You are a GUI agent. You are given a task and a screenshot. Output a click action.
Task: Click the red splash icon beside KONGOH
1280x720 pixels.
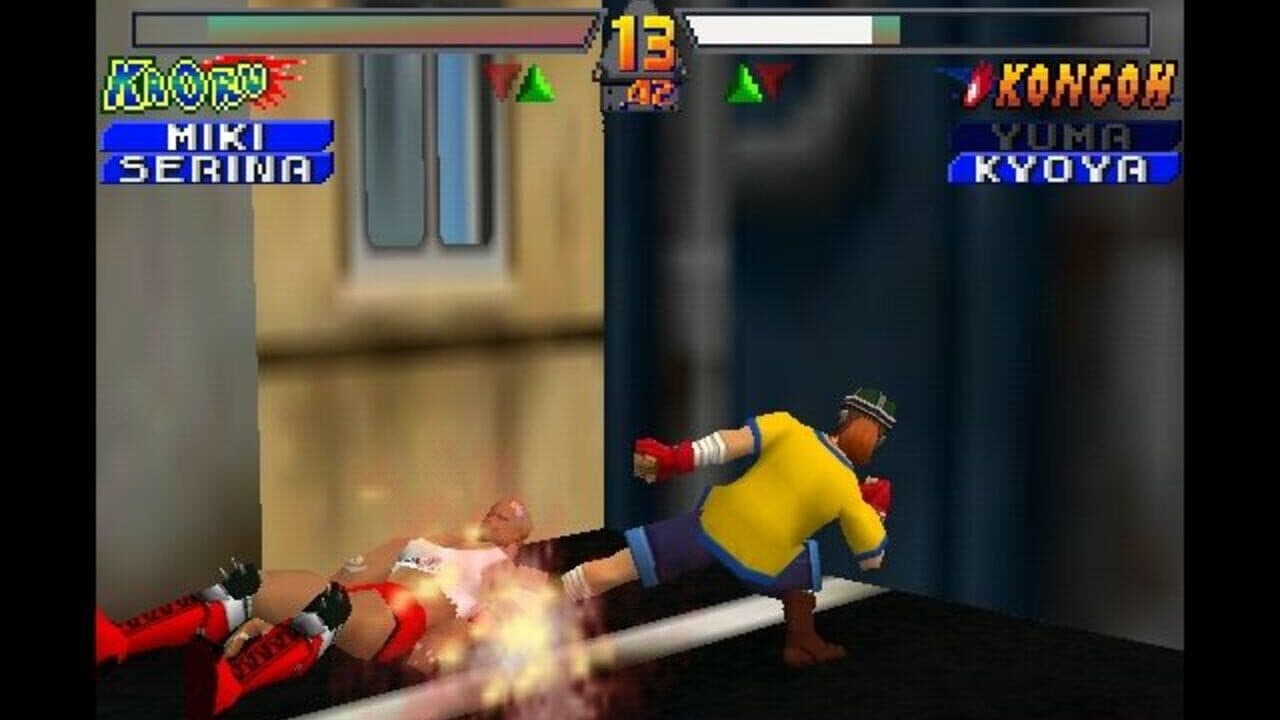point(975,85)
